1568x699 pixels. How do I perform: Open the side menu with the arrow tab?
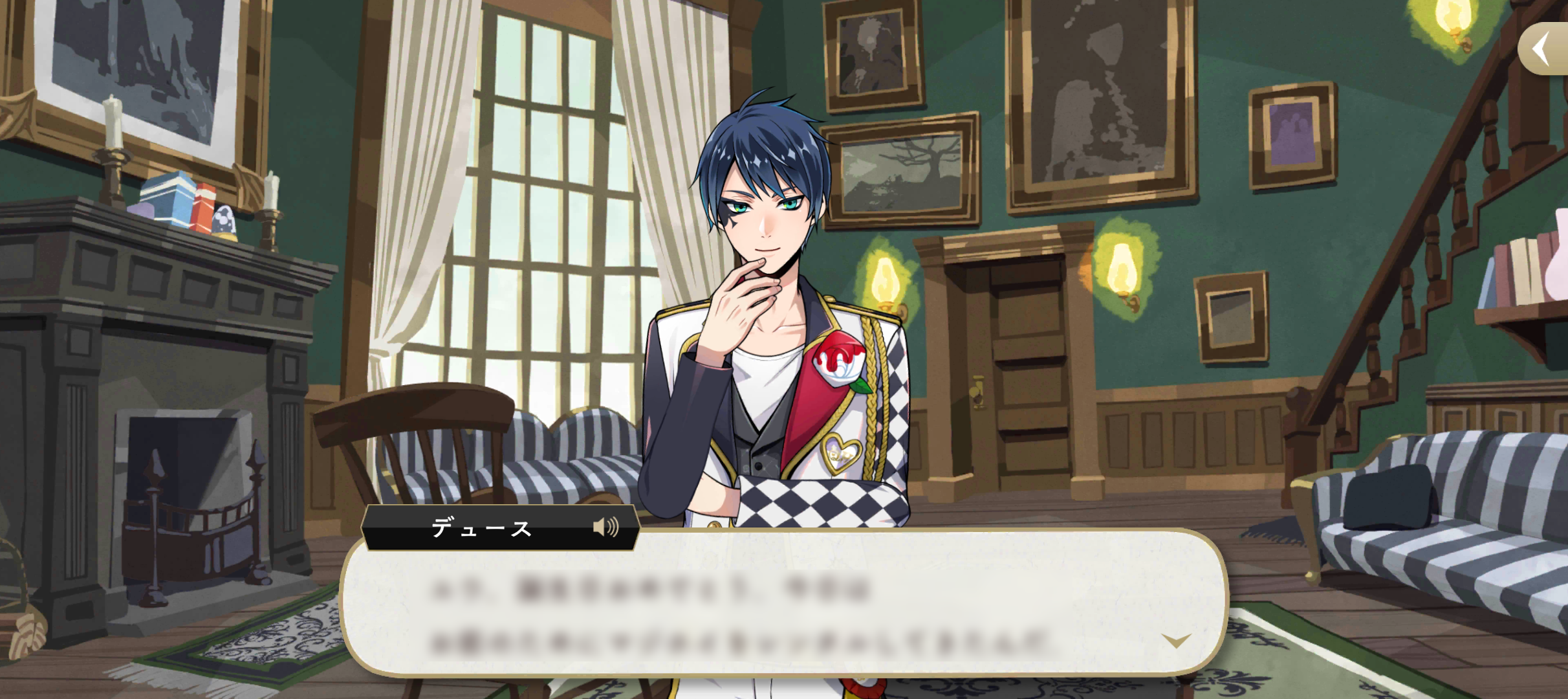coord(1544,49)
